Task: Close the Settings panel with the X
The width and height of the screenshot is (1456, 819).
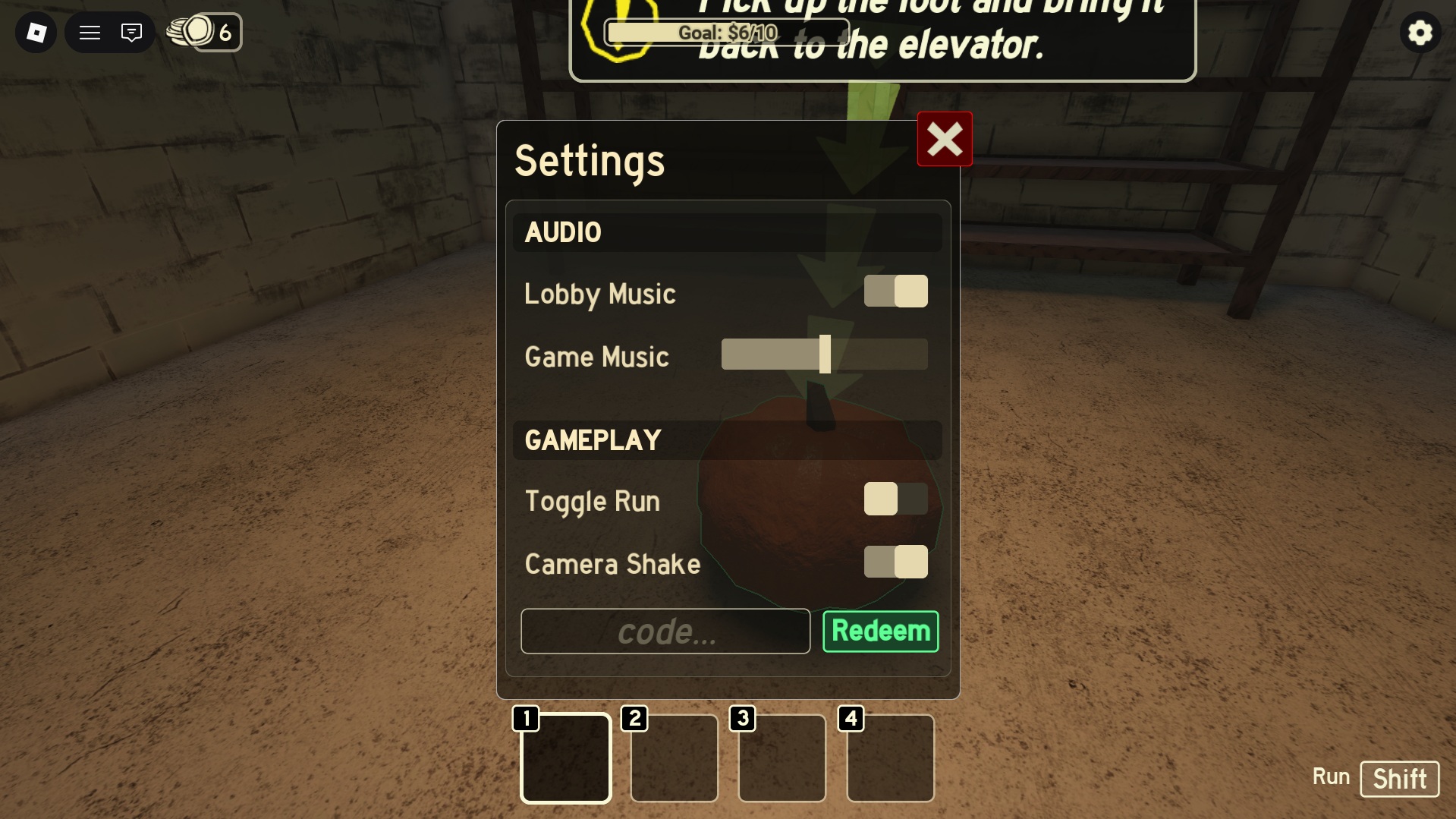Action: pos(944,139)
